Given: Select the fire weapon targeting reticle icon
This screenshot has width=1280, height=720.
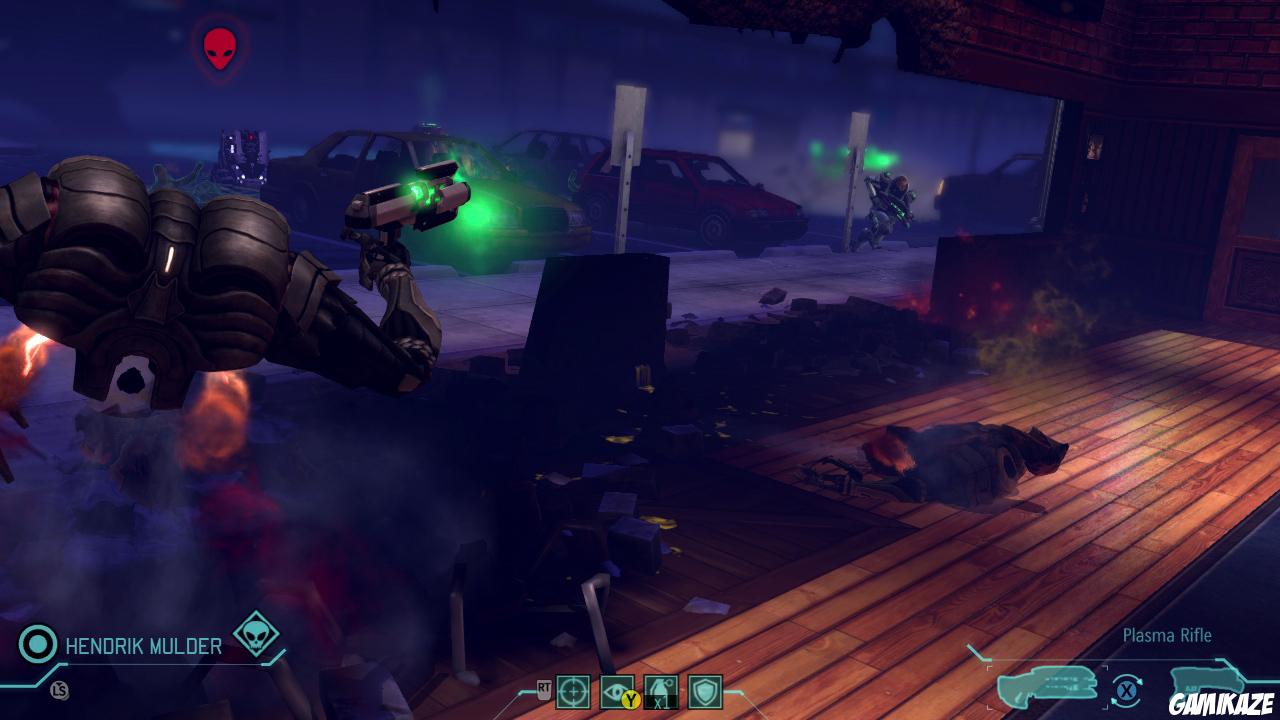Looking at the screenshot, I should pyautogui.click(x=575, y=690).
